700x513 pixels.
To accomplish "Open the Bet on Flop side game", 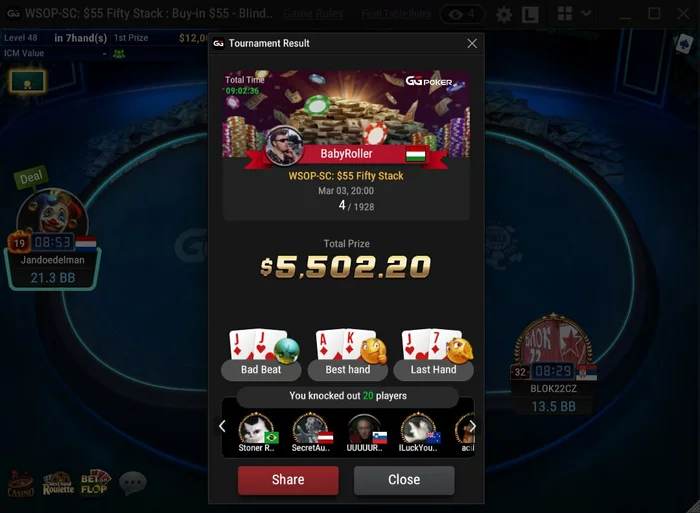I will [96, 484].
